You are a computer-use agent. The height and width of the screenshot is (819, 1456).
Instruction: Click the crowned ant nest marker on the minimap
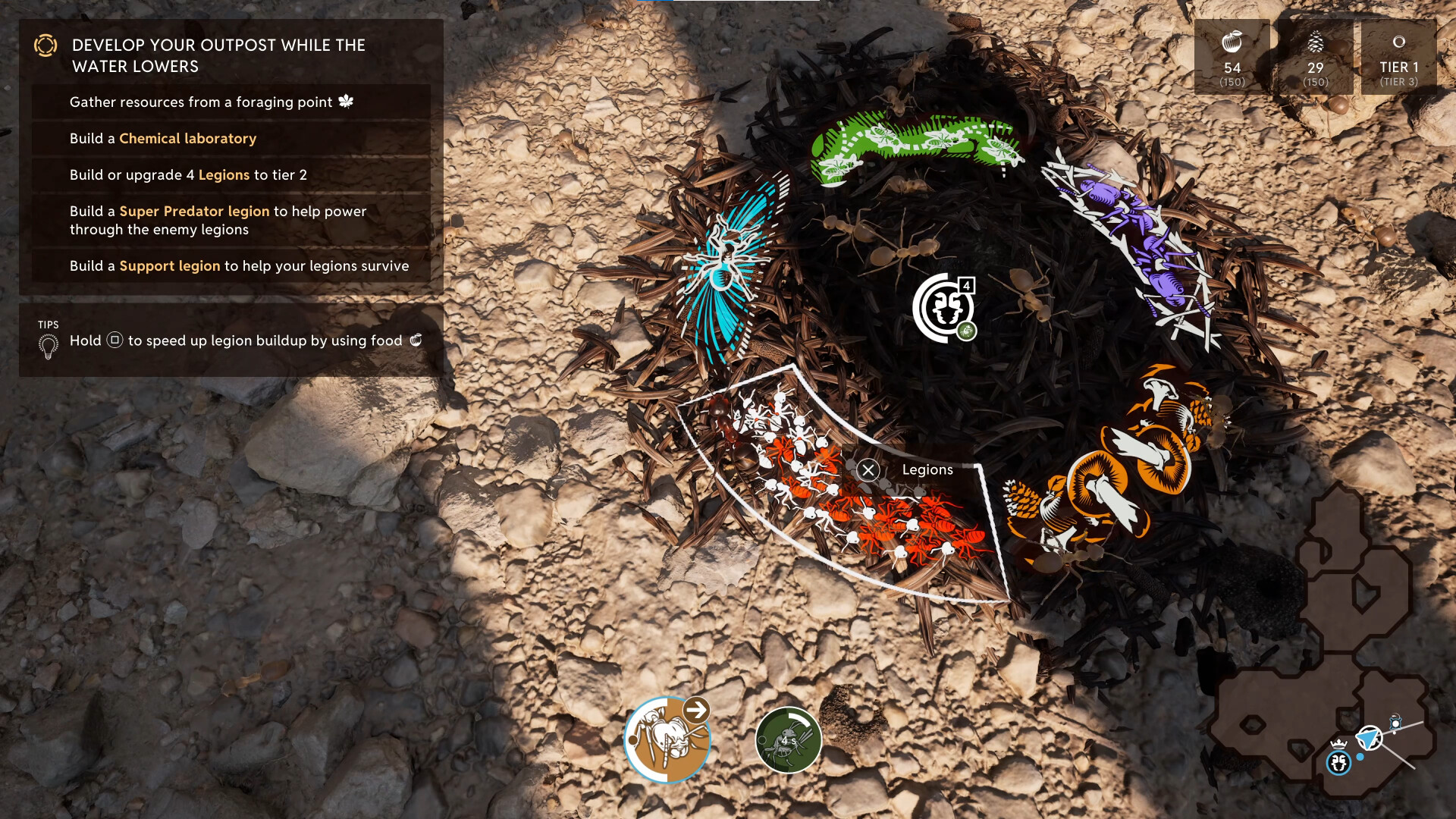(x=1338, y=760)
